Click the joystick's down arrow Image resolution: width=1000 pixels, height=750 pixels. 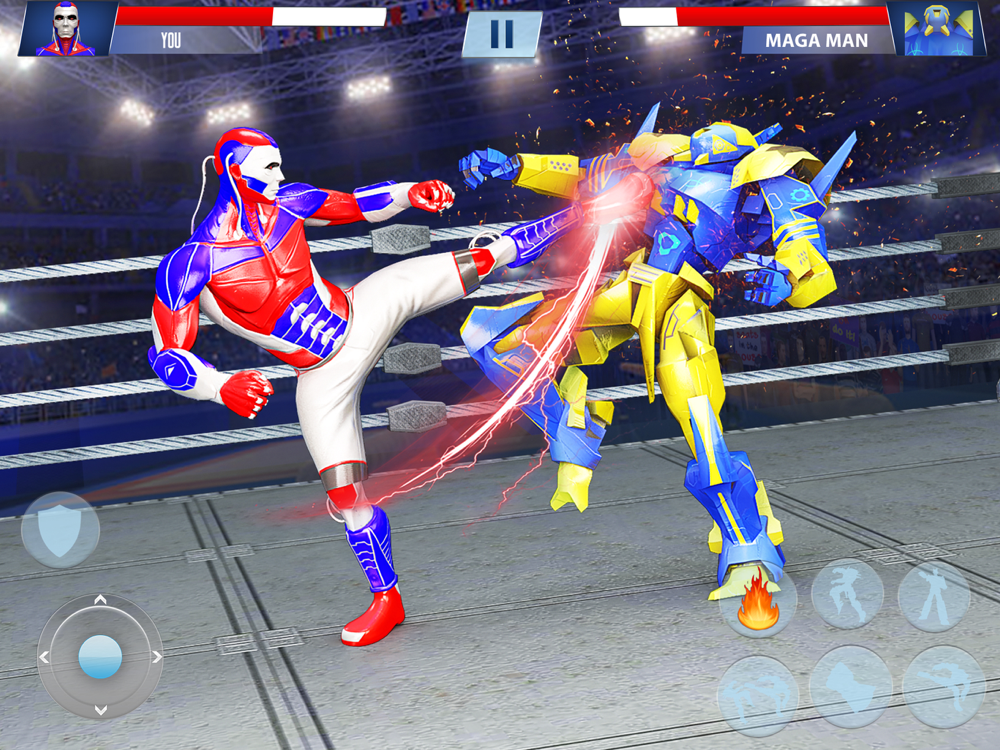(100, 711)
